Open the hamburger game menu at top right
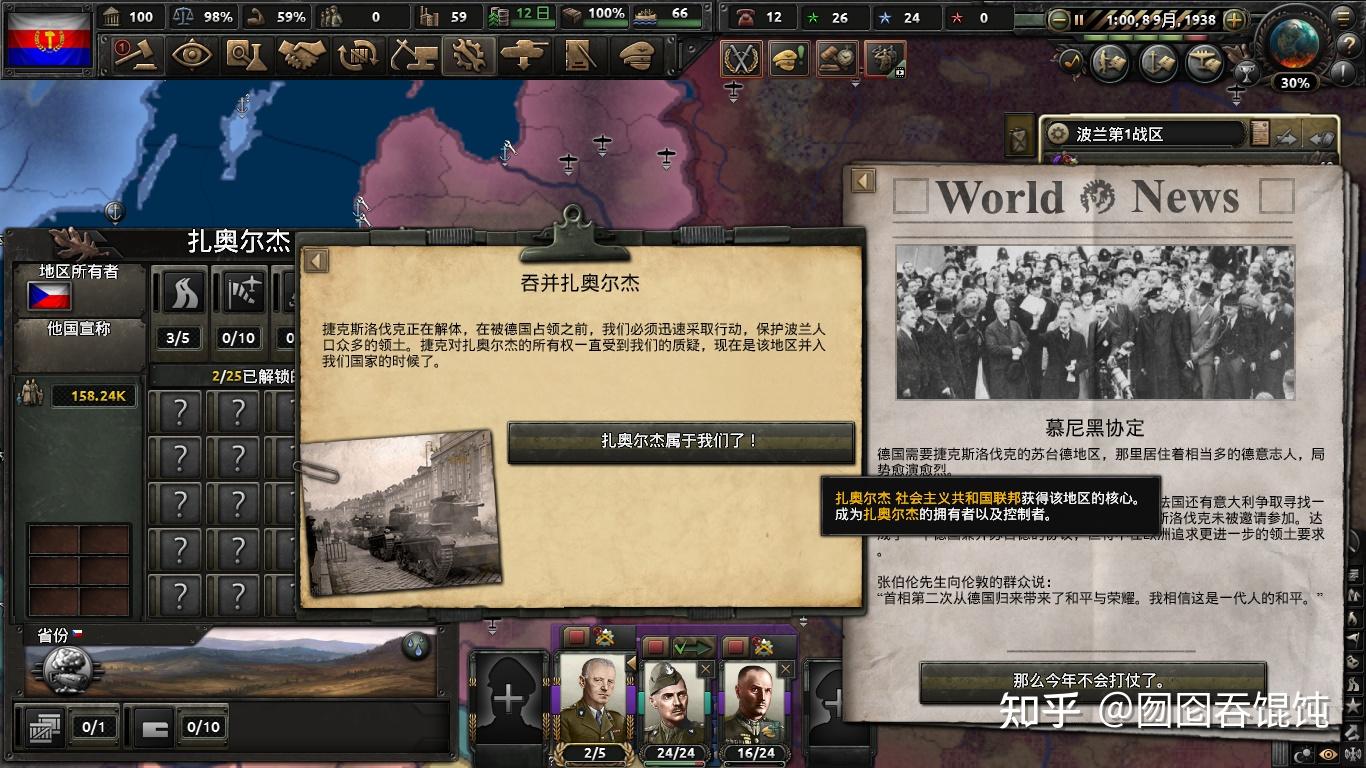This screenshot has height=768, width=1366. coord(1343,17)
